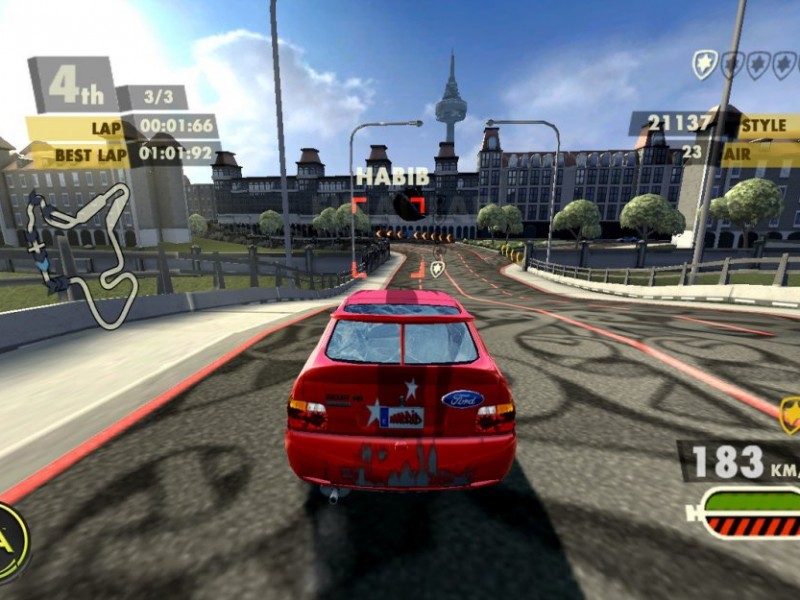Click the round green emblem icon
The height and width of the screenshot is (600, 800).
pos(10,541)
